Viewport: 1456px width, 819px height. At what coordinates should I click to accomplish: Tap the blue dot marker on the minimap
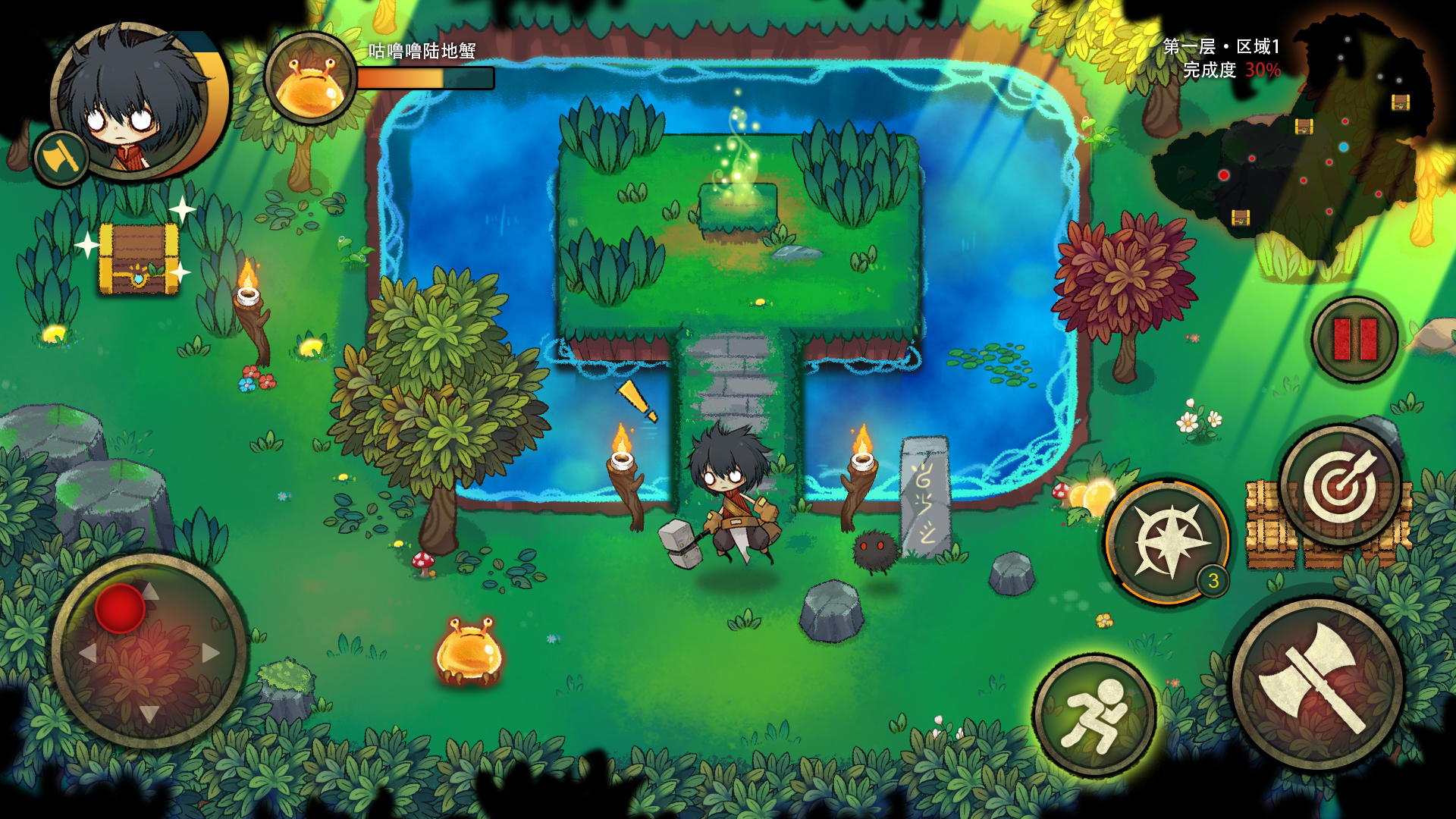coord(1344,146)
